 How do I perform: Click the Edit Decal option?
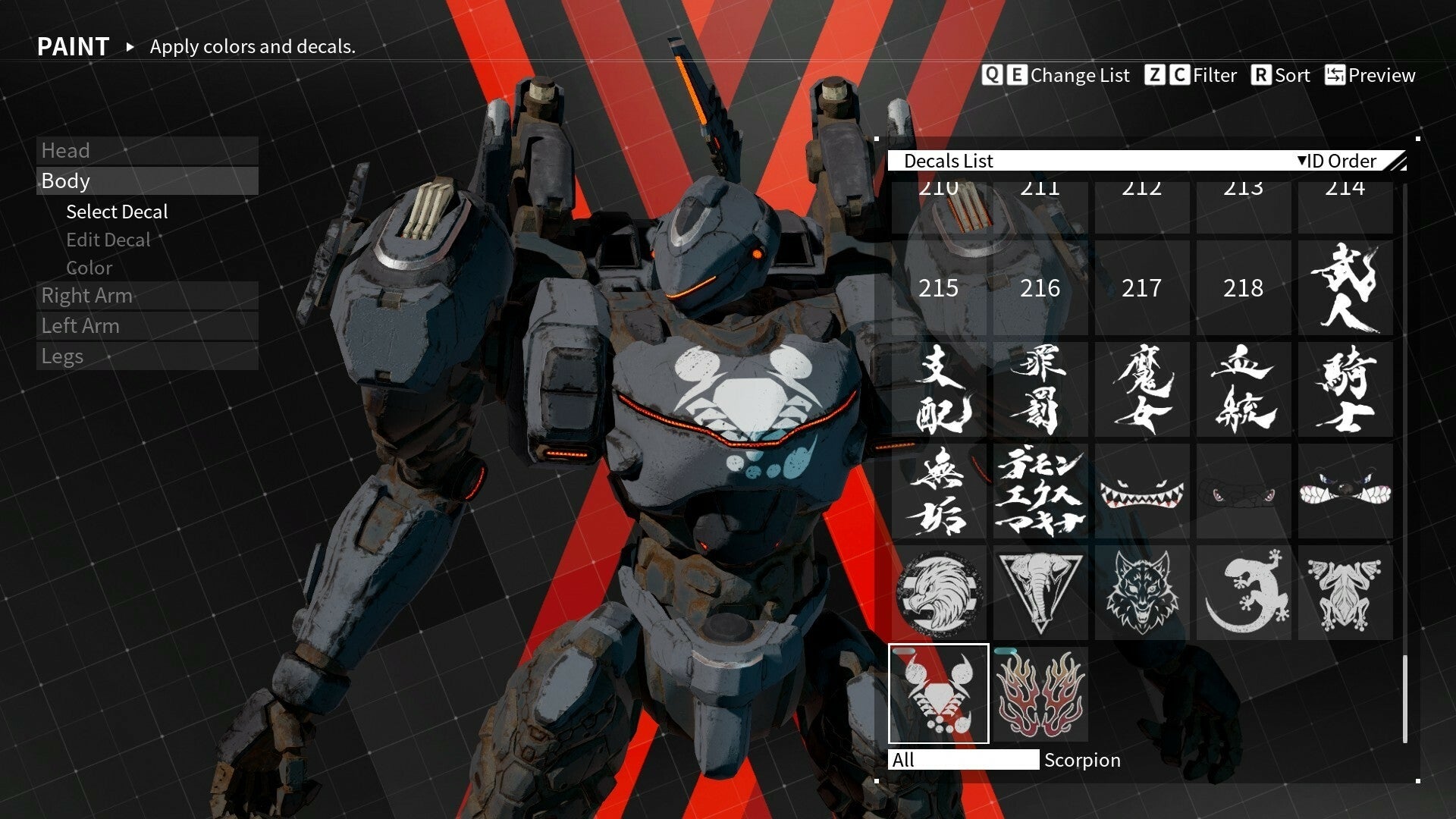107,240
